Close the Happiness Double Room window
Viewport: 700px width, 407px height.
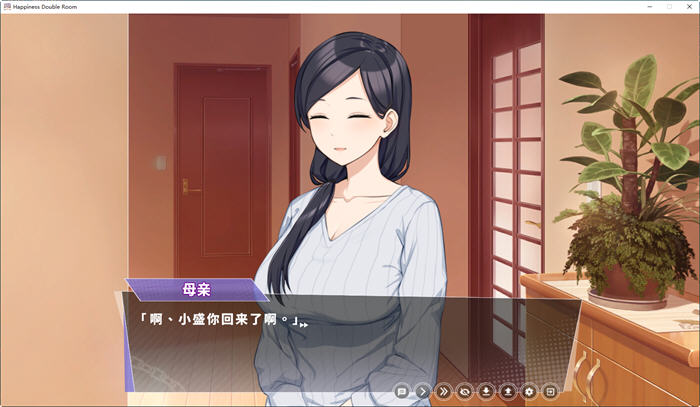coord(688,6)
